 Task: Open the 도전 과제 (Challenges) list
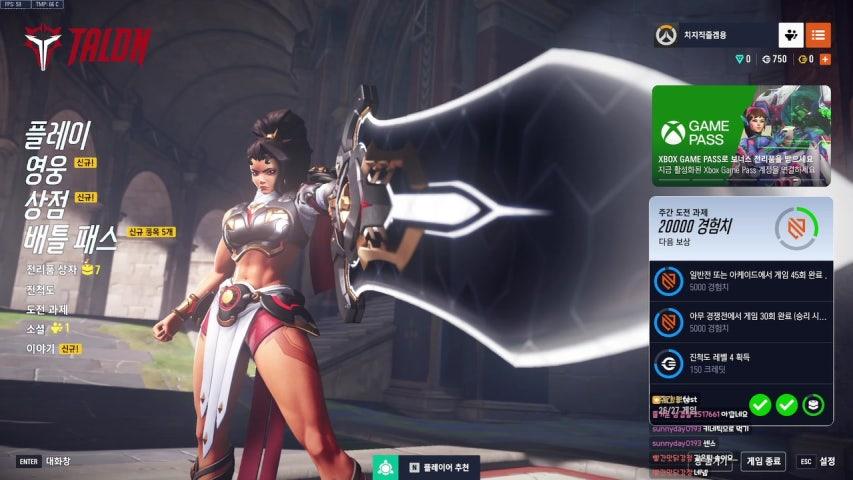47,309
